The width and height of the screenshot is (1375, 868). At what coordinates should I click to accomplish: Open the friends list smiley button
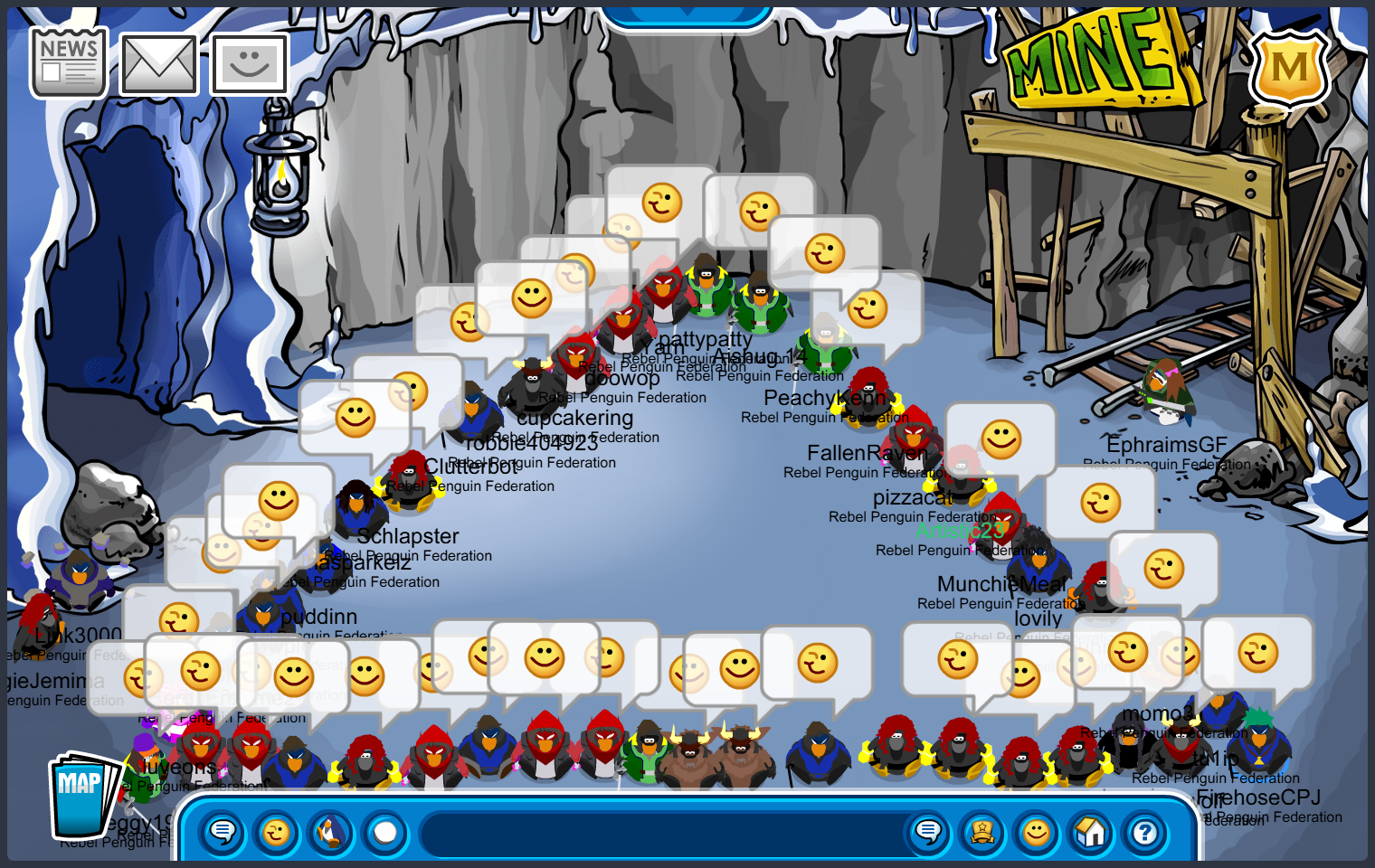click(1037, 832)
